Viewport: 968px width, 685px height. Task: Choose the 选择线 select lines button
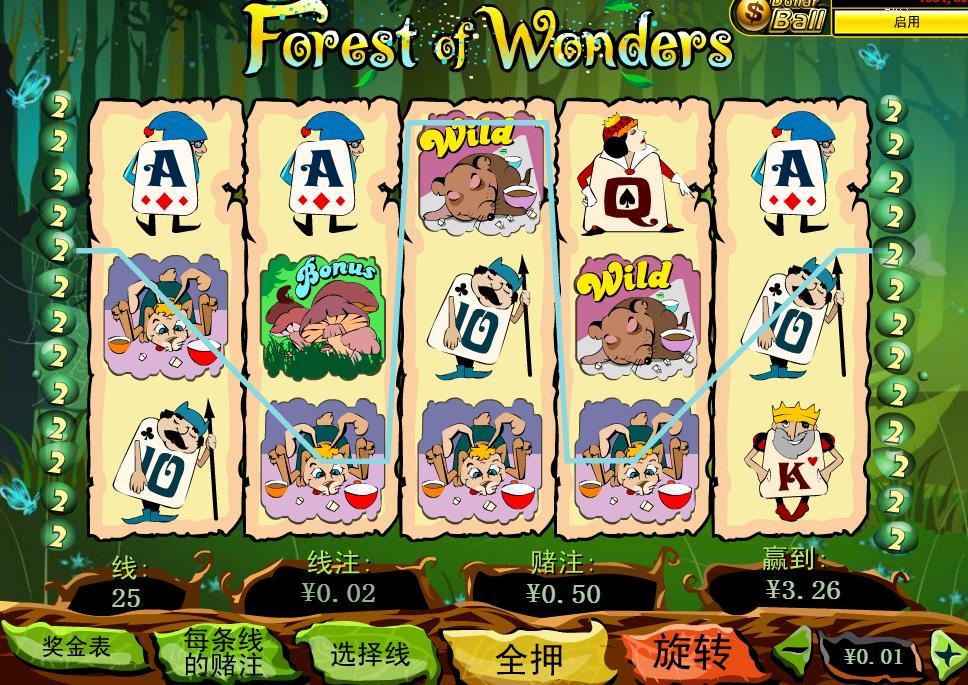point(369,654)
